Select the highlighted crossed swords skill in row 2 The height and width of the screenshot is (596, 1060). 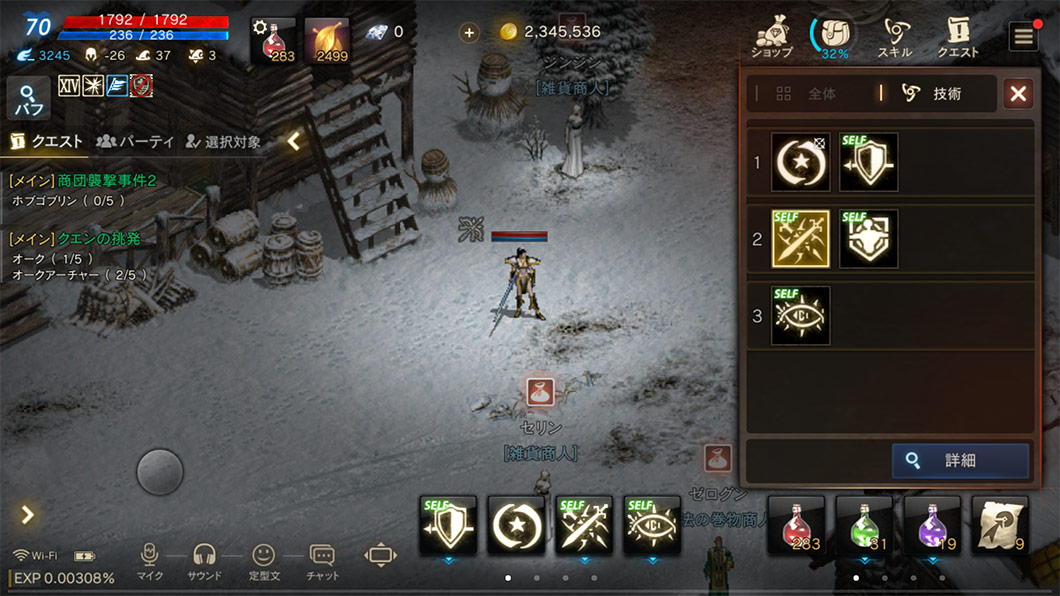800,238
